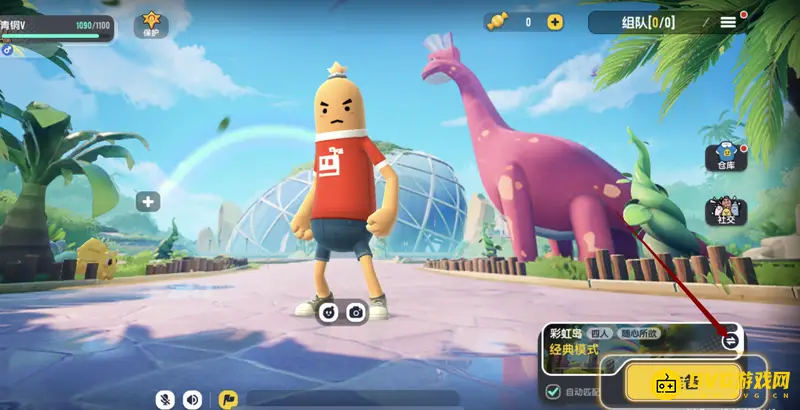Toggle the muted microphone
This screenshot has height=410, width=800.
click(x=166, y=399)
